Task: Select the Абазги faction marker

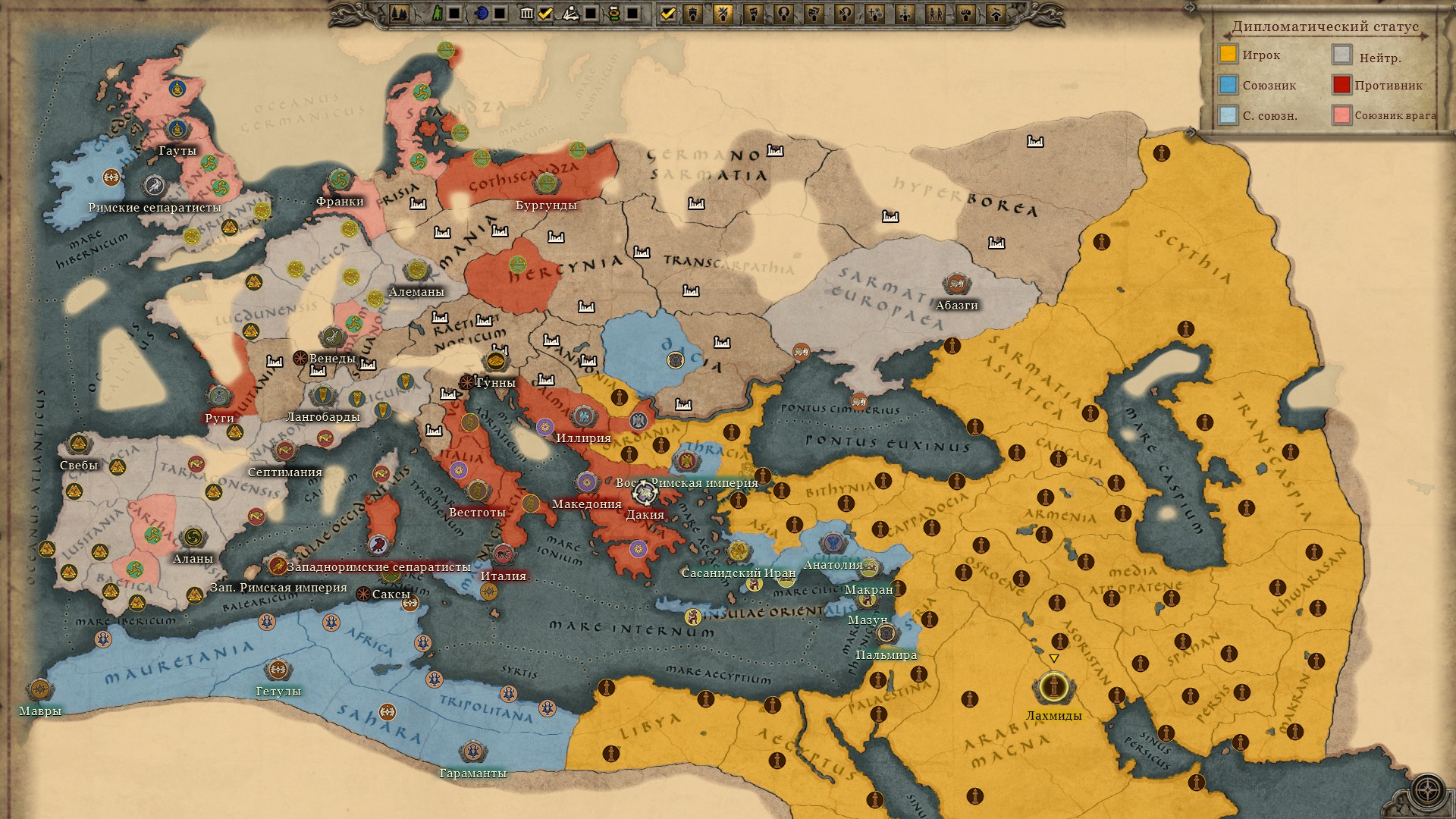Action: coord(956,284)
